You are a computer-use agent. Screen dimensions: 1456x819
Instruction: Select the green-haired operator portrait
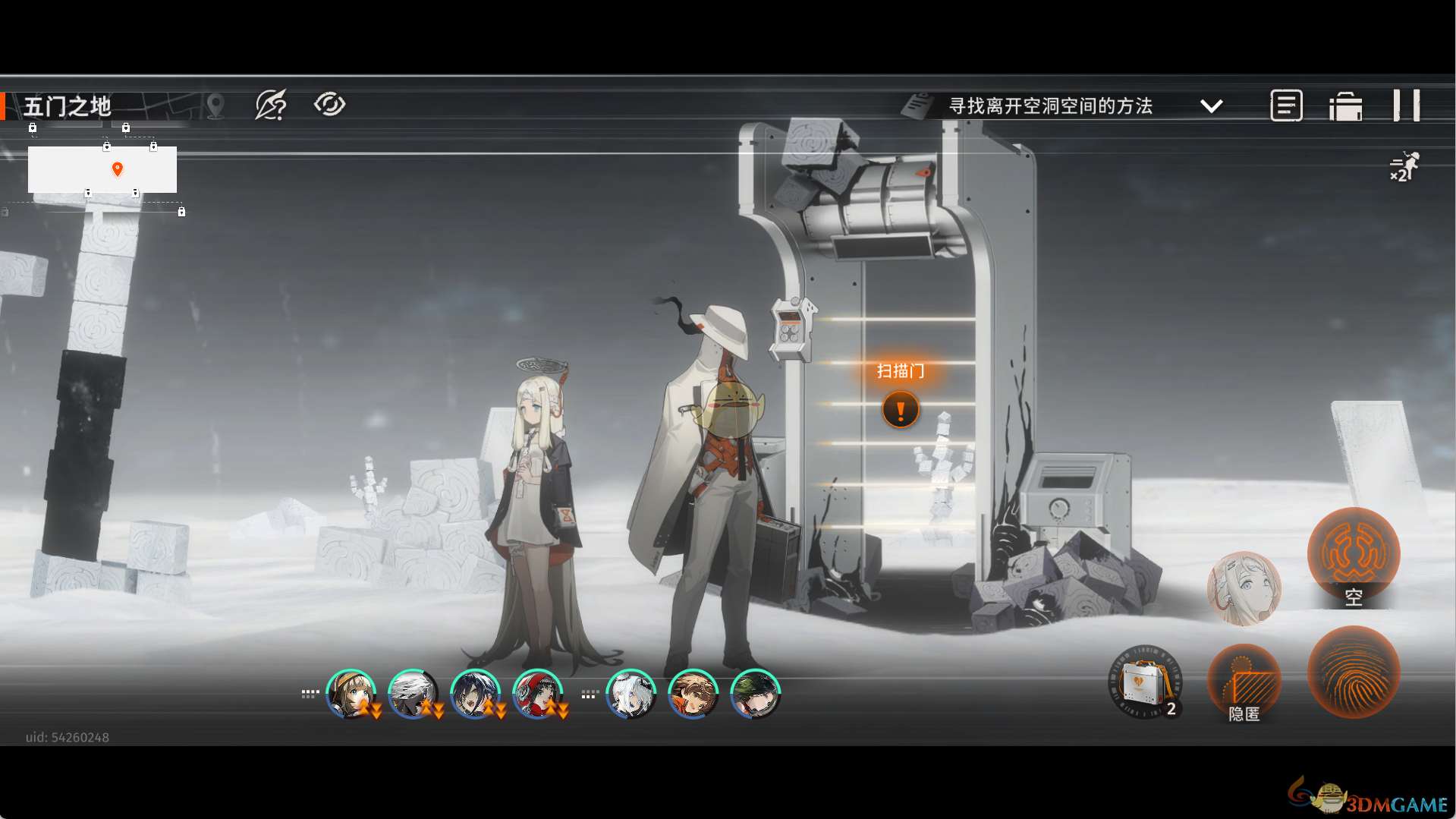pyautogui.click(x=755, y=694)
